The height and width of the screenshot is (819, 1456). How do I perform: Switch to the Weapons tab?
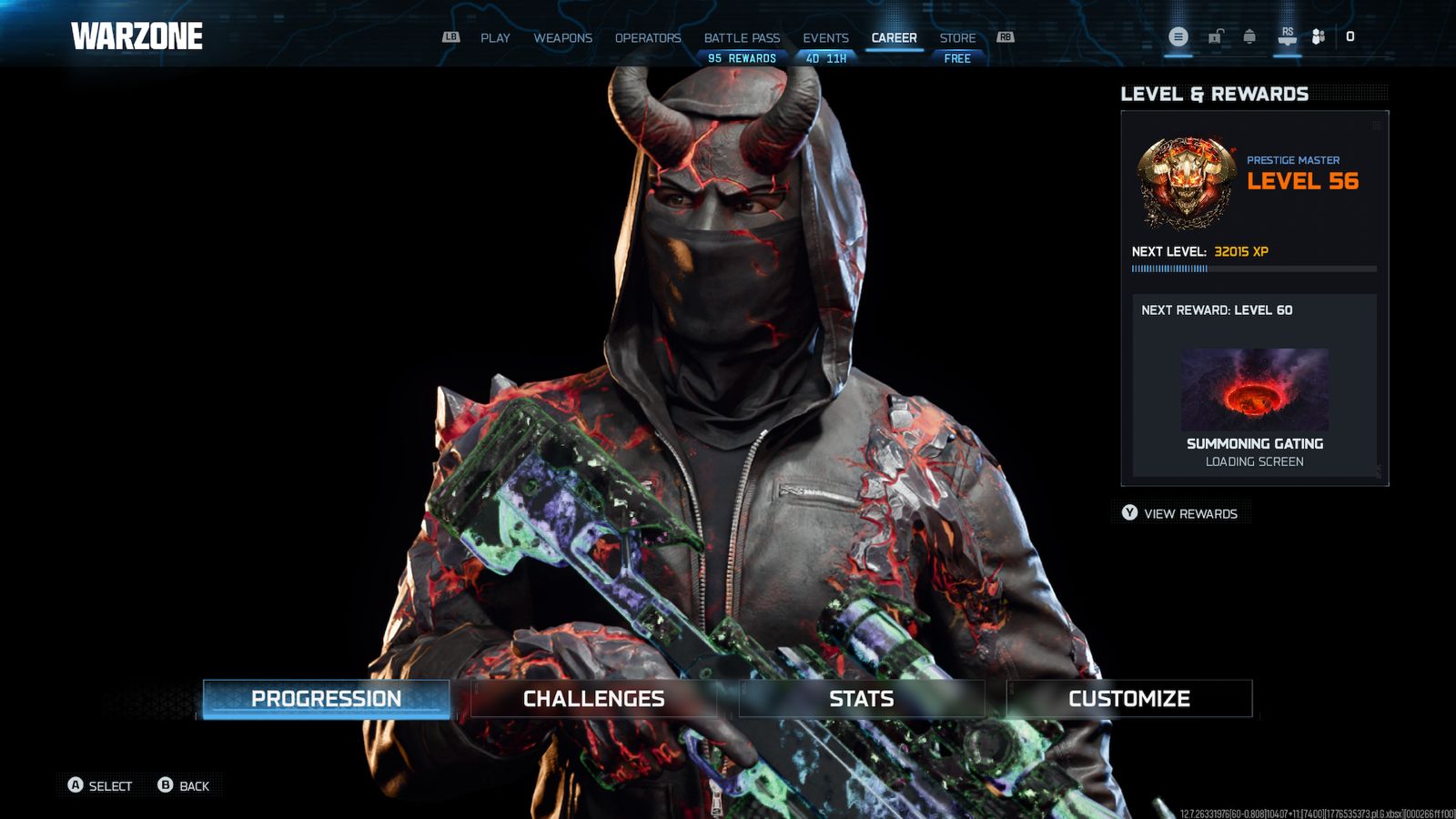tap(562, 38)
